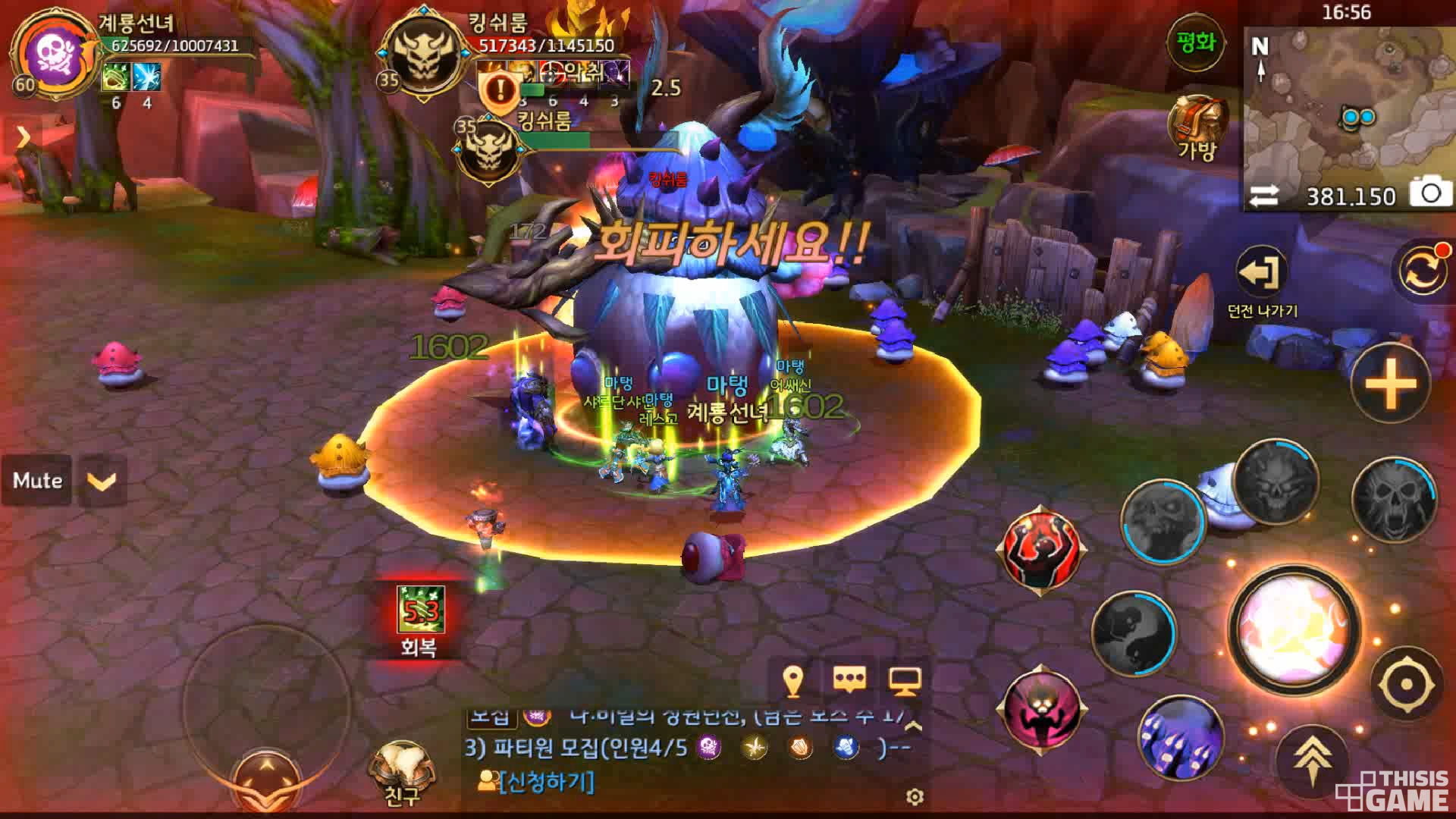This screenshot has width=1456, height=819.
Task: Activate the purple claw skill
Action: pos(1179,737)
